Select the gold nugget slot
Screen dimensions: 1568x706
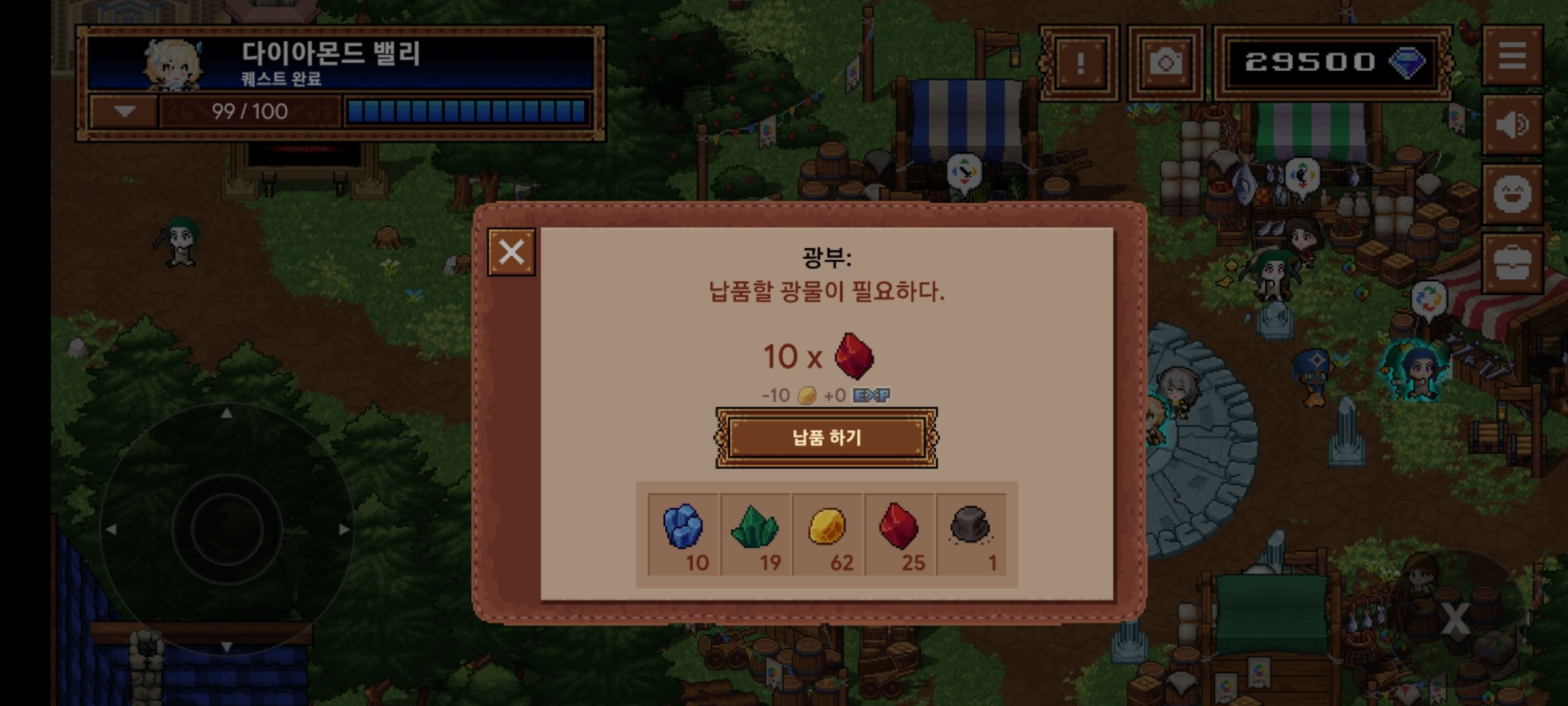[x=828, y=534]
